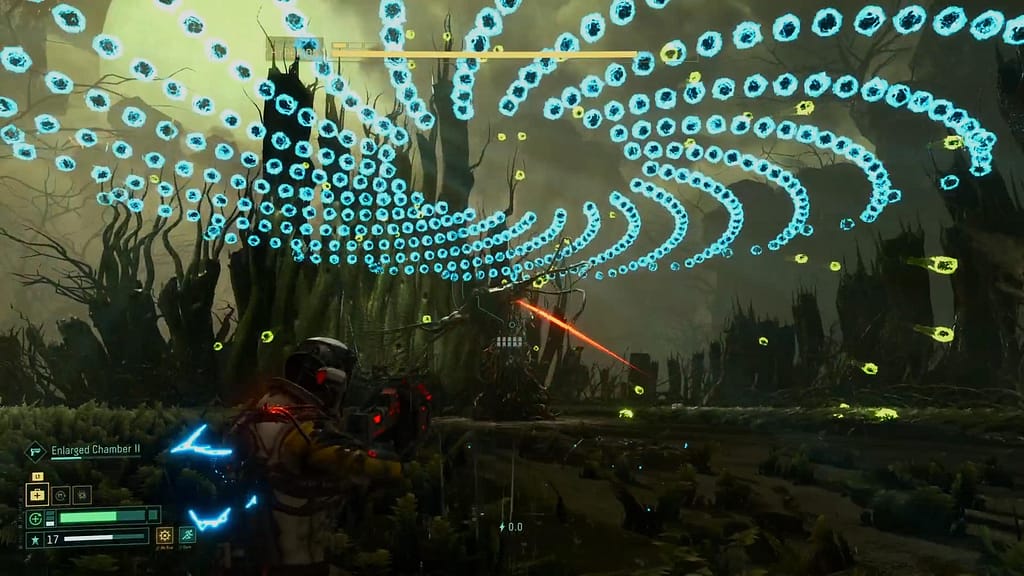Viewport: 1024px width, 576px height.
Task: Select the second consumable slot with circular icon
Action: pos(60,495)
